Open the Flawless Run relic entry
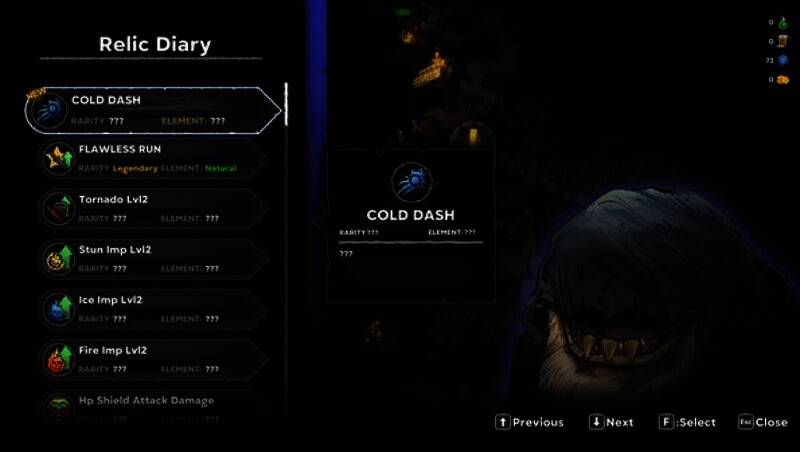Viewport: 800px width, 452px height. coord(150,159)
